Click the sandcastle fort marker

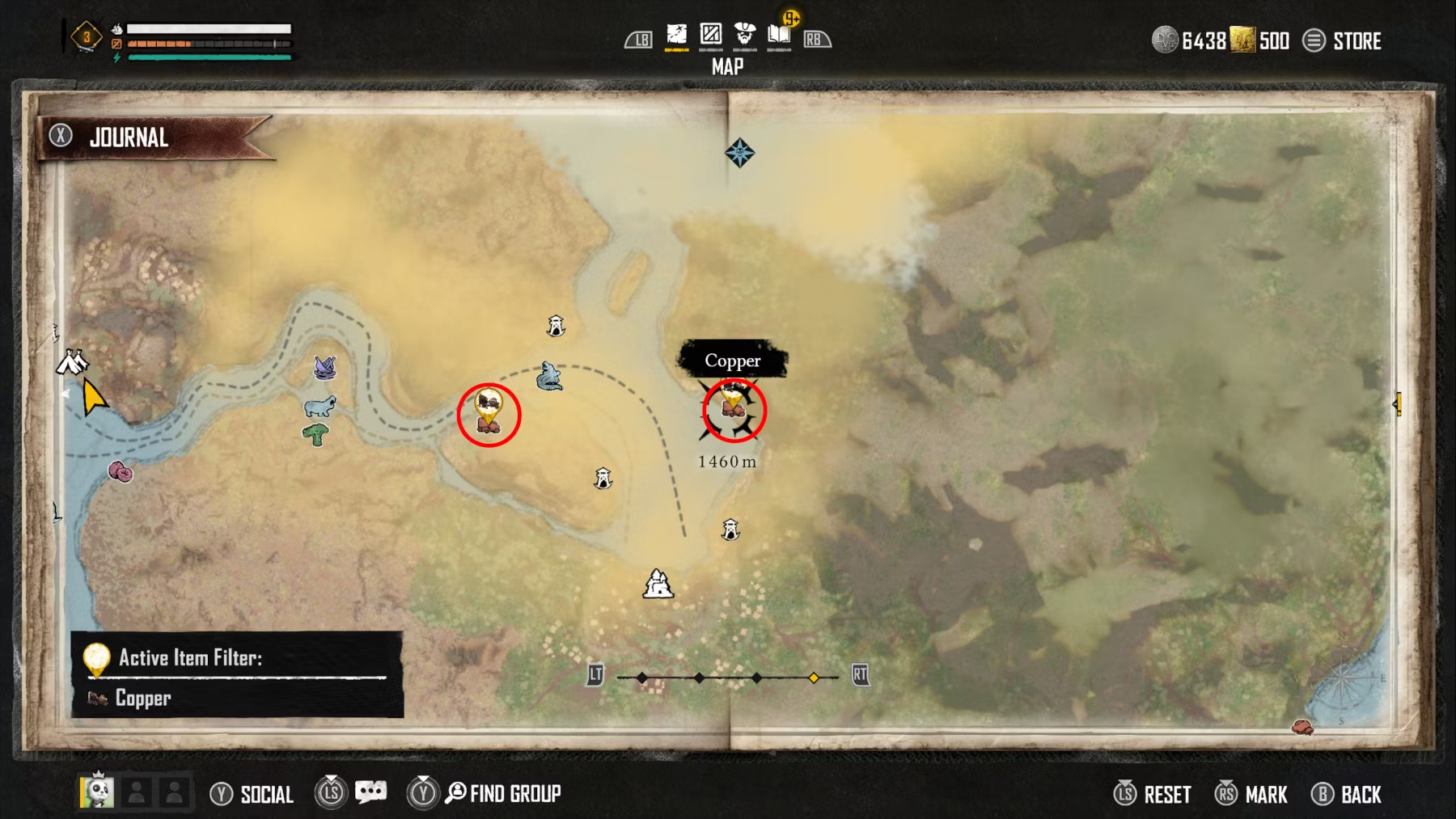click(658, 583)
